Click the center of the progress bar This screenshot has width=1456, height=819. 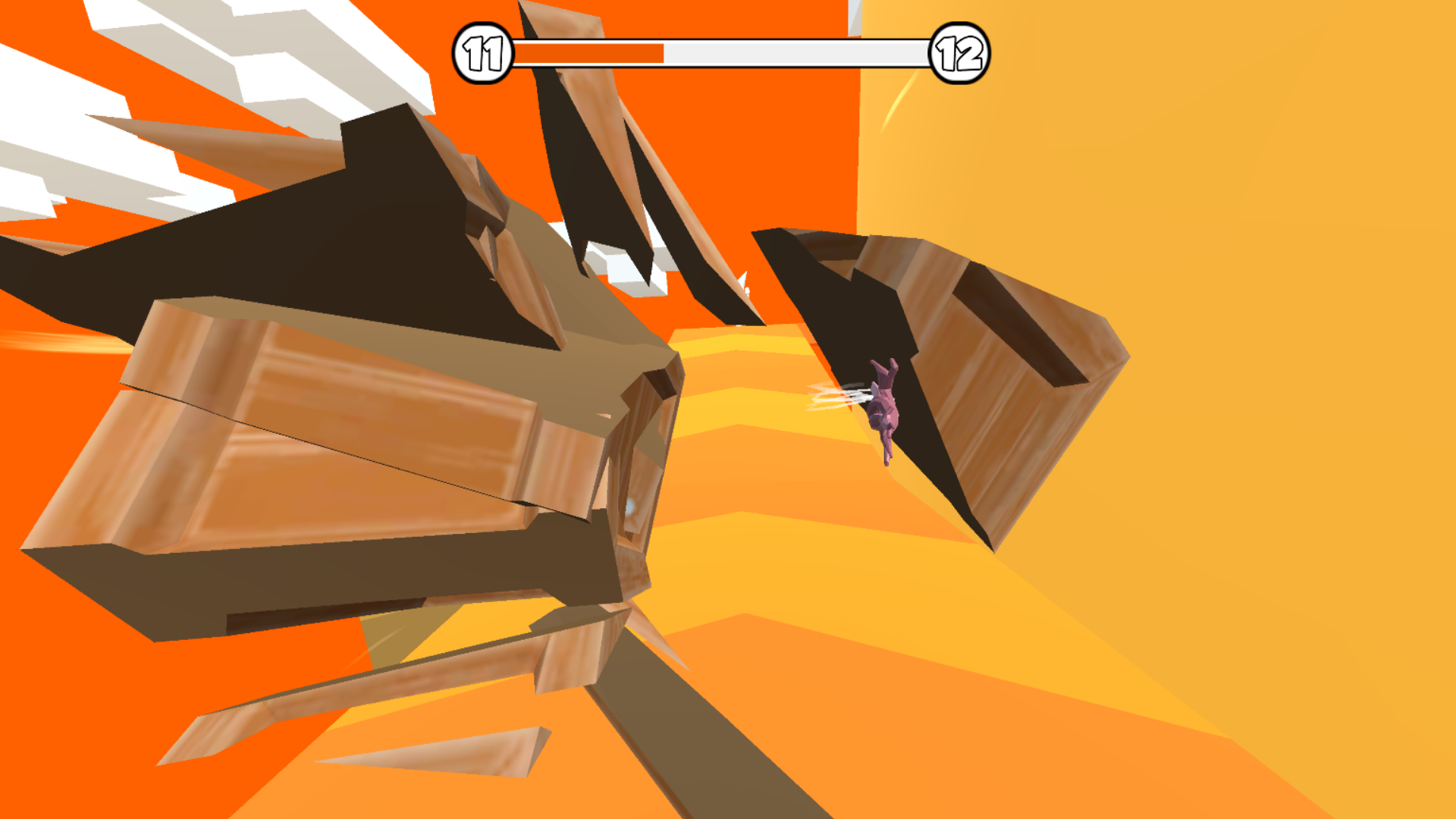coord(720,53)
